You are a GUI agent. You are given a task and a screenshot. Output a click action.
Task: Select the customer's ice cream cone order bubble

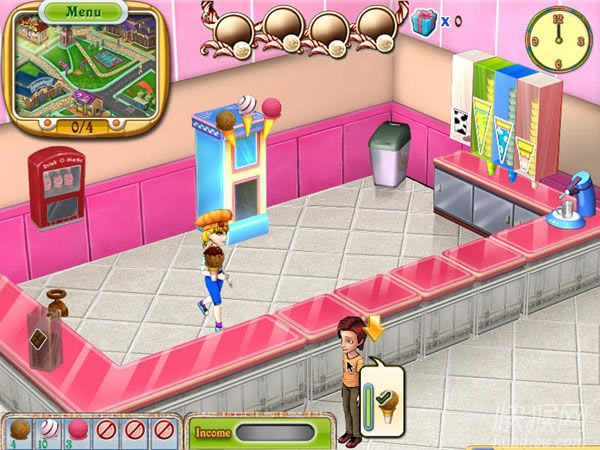tap(386, 395)
